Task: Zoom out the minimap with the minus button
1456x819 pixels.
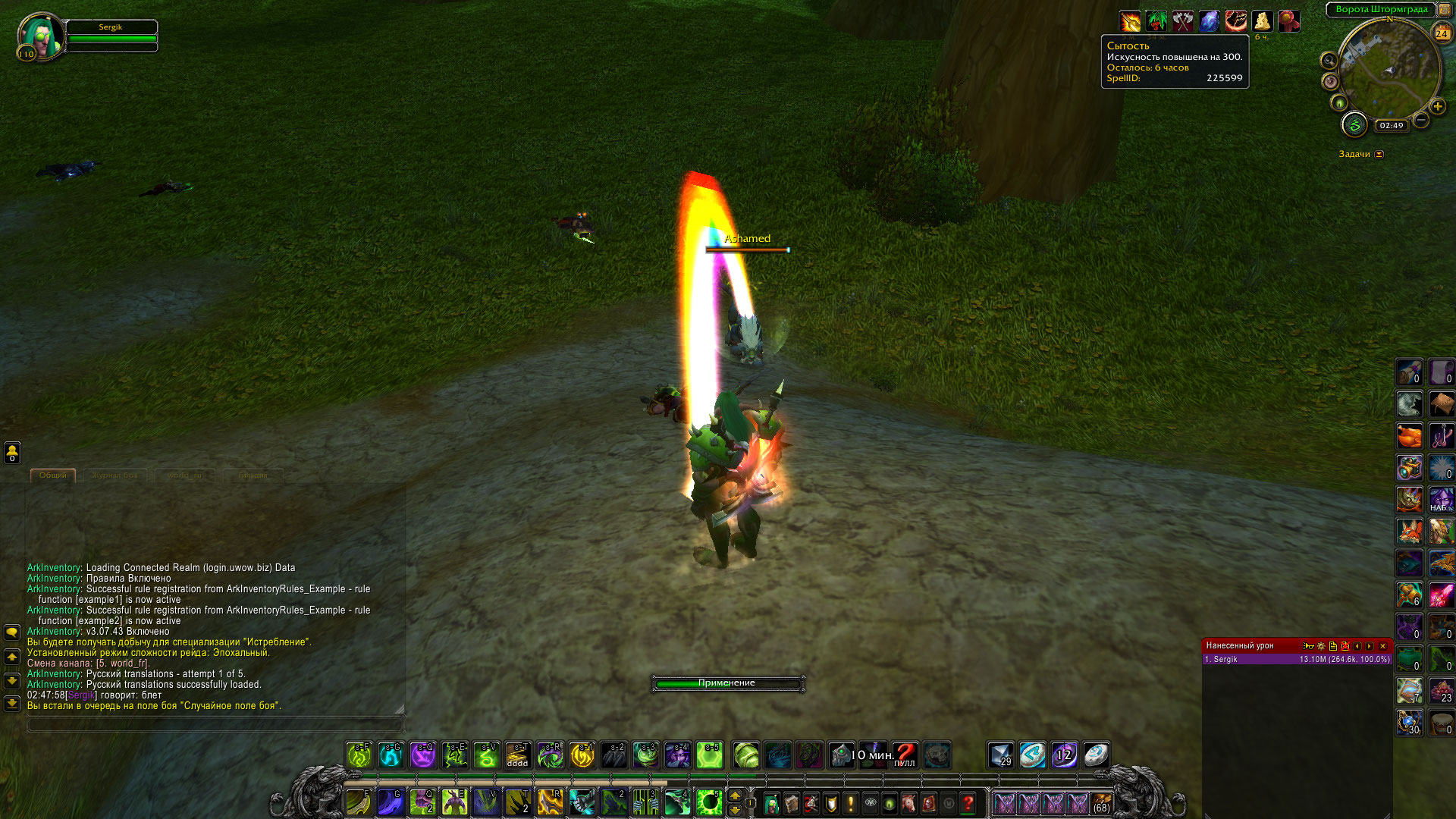Action: pos(1421,120)
